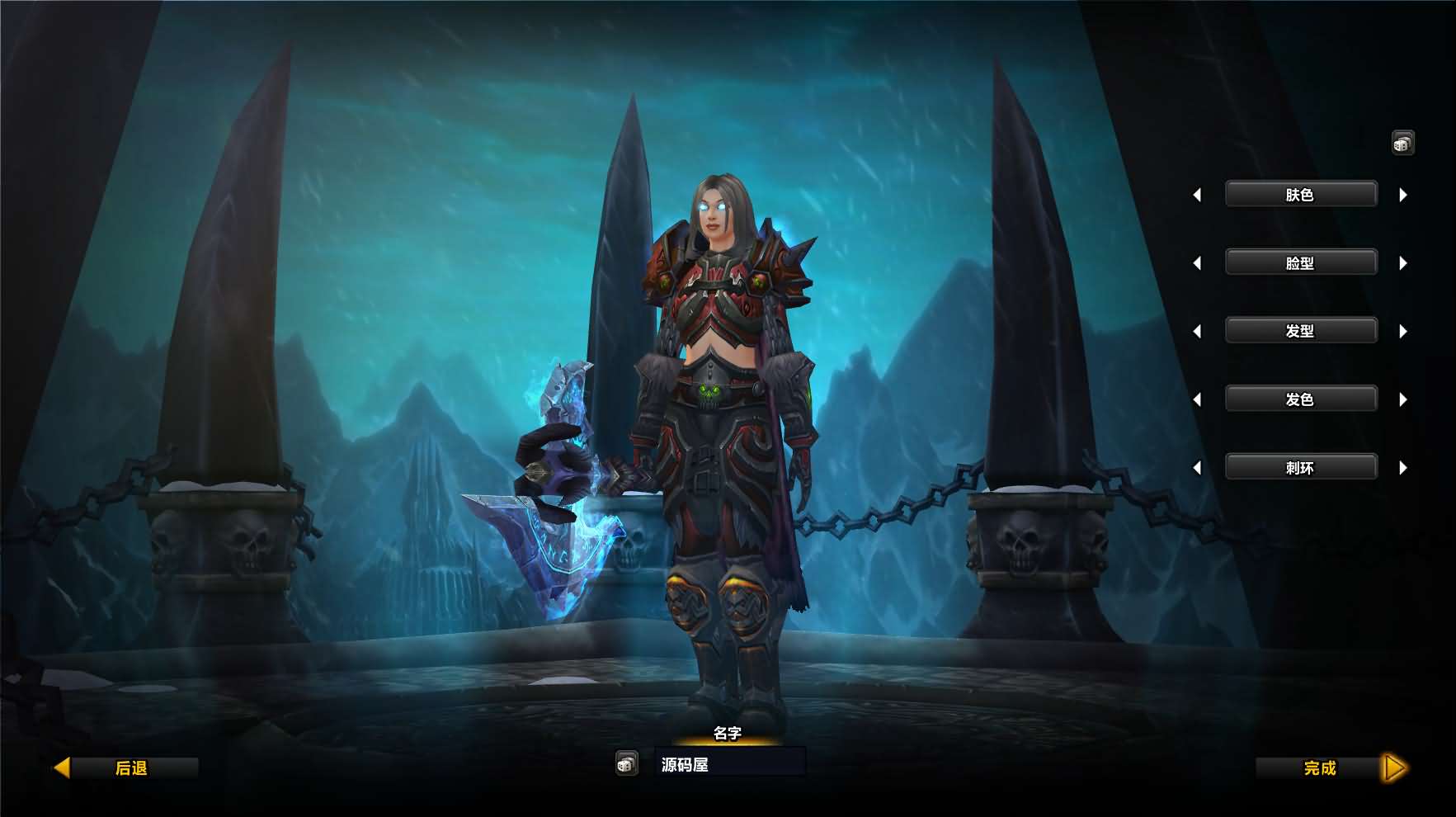Cycle to previous 刺环 piercing option

pyautogui.click(x=1197, y=468)
